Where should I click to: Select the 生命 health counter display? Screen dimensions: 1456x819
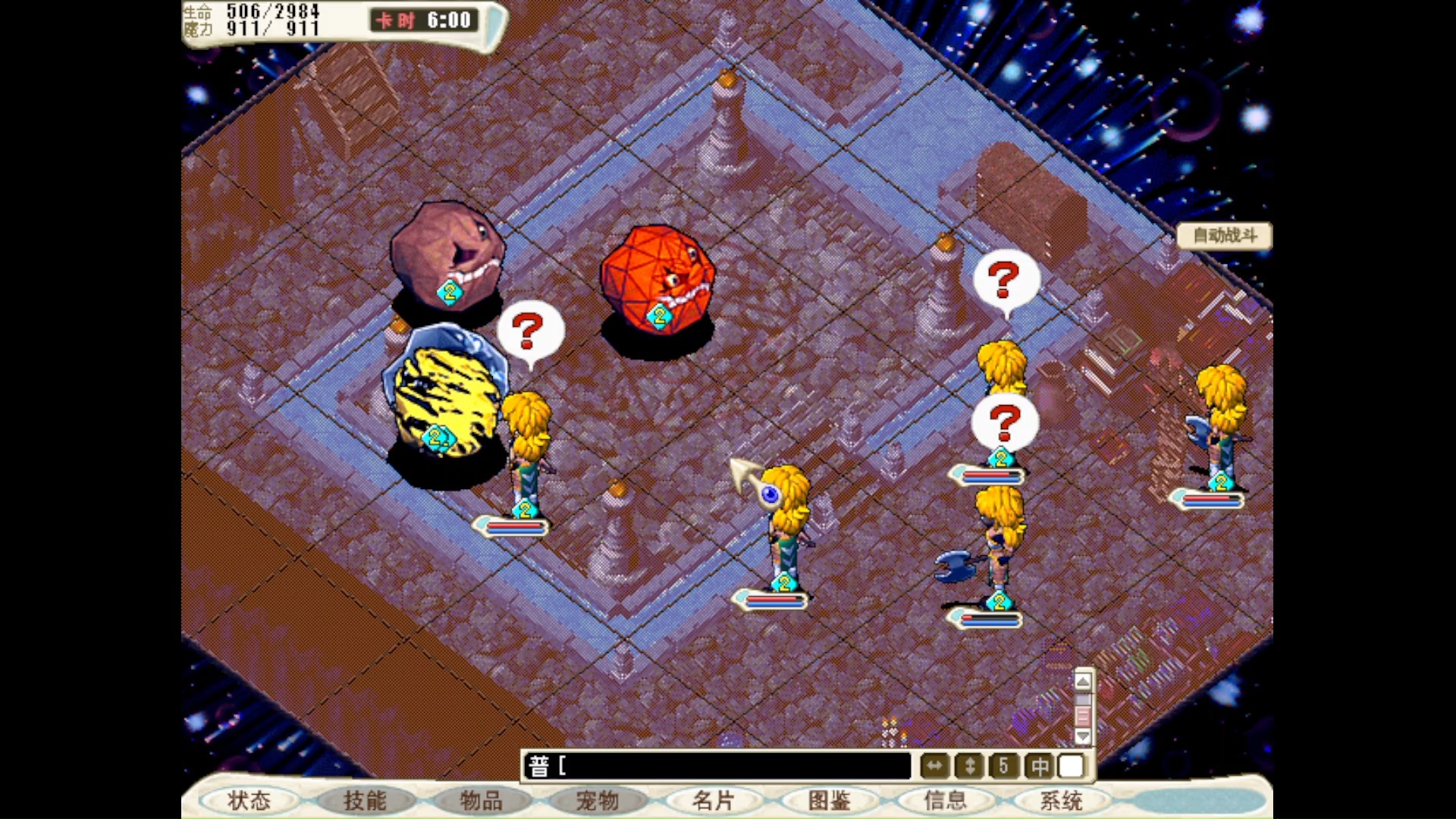[197, 10]
